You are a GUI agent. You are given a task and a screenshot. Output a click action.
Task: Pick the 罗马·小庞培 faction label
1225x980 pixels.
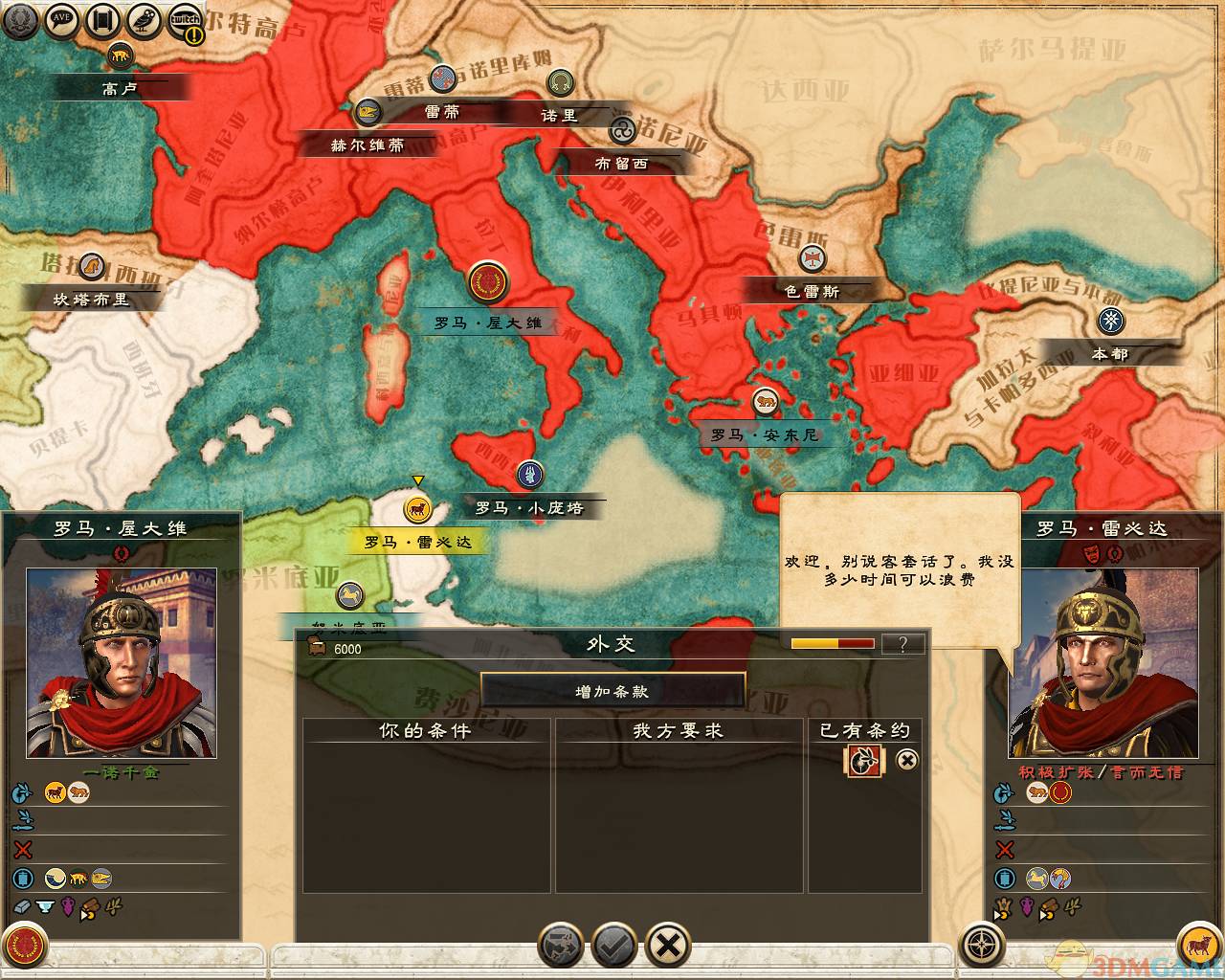(529, 507)
